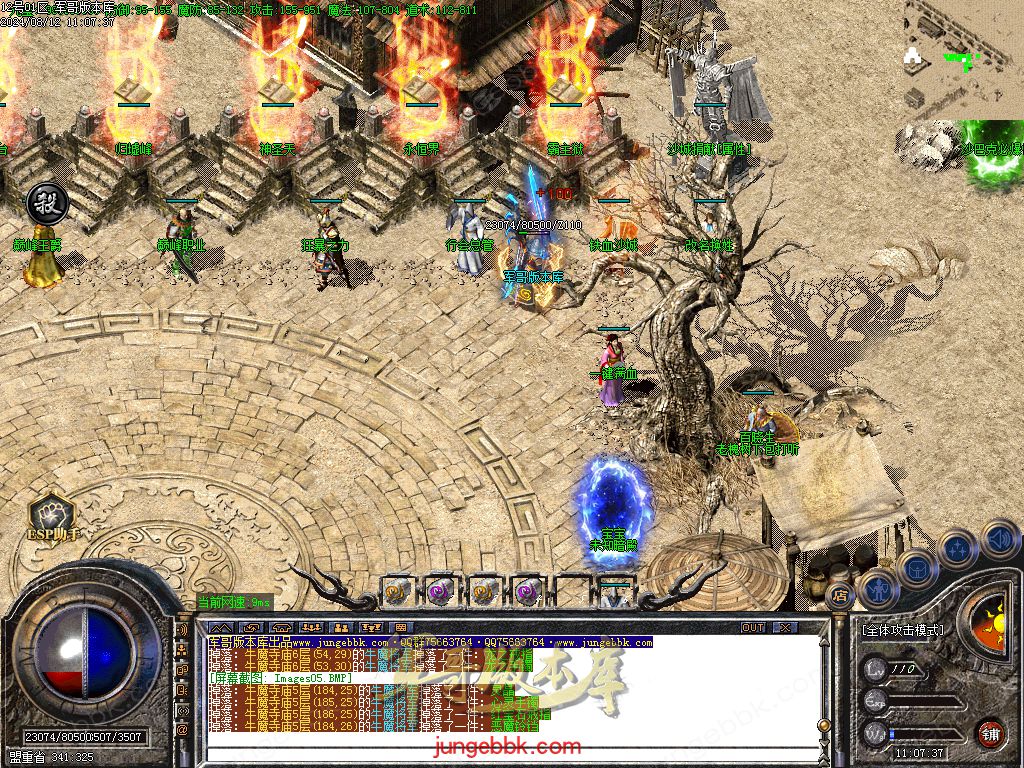Select the first orange swirl belt item

tap(399, 590)
